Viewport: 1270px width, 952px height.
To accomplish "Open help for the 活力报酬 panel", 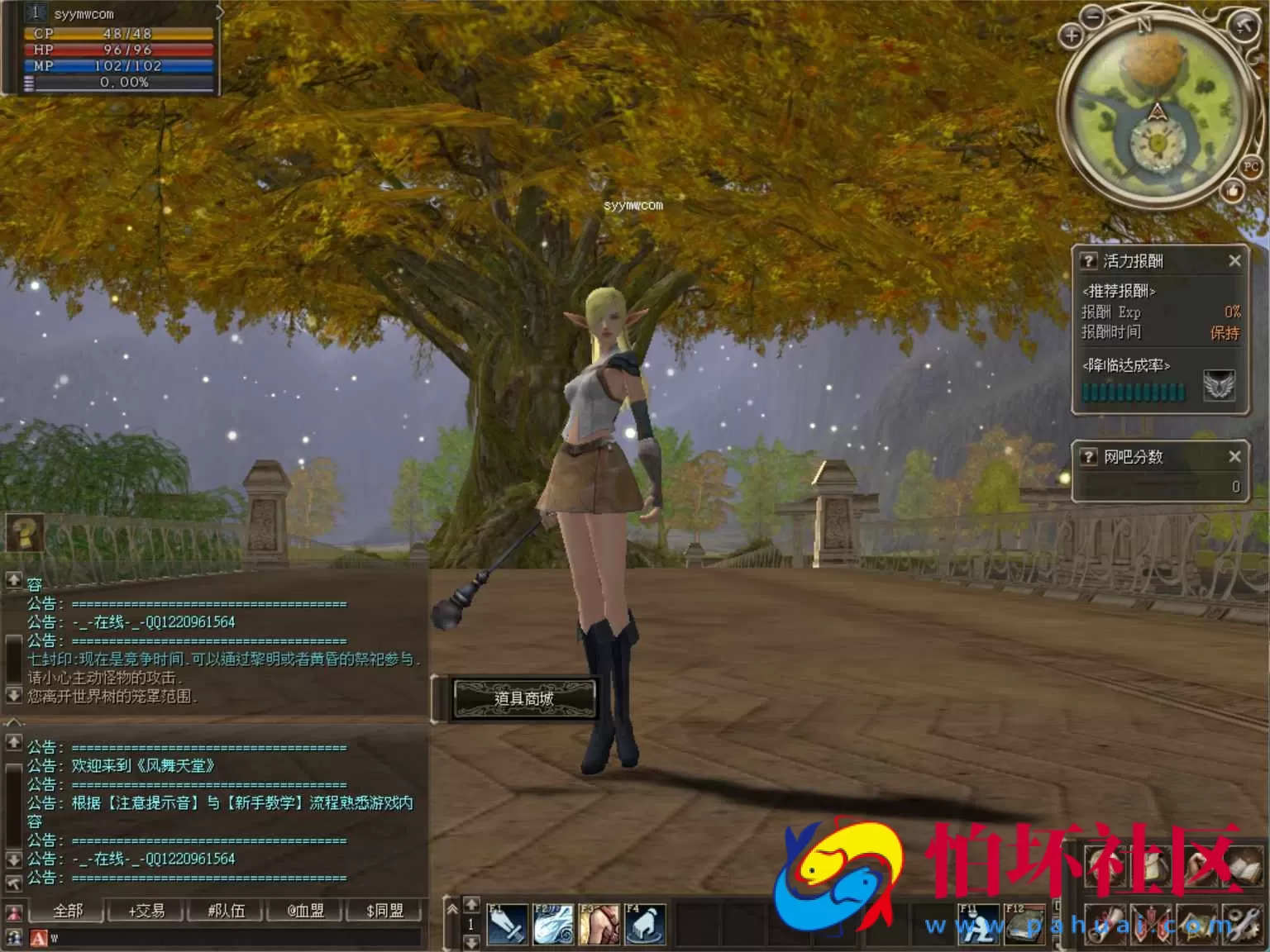I will [1088, 261].
